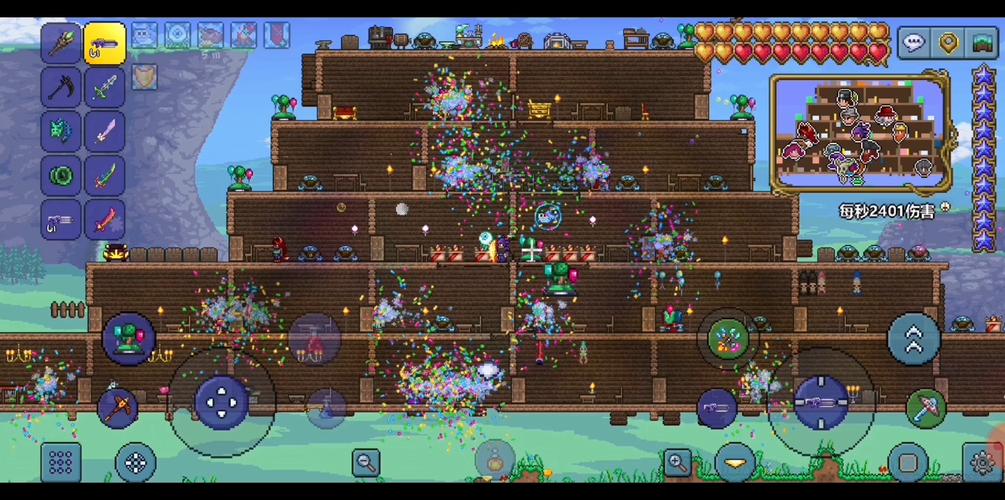Equip the green sword in the hotbar

(x=104, y=175)
